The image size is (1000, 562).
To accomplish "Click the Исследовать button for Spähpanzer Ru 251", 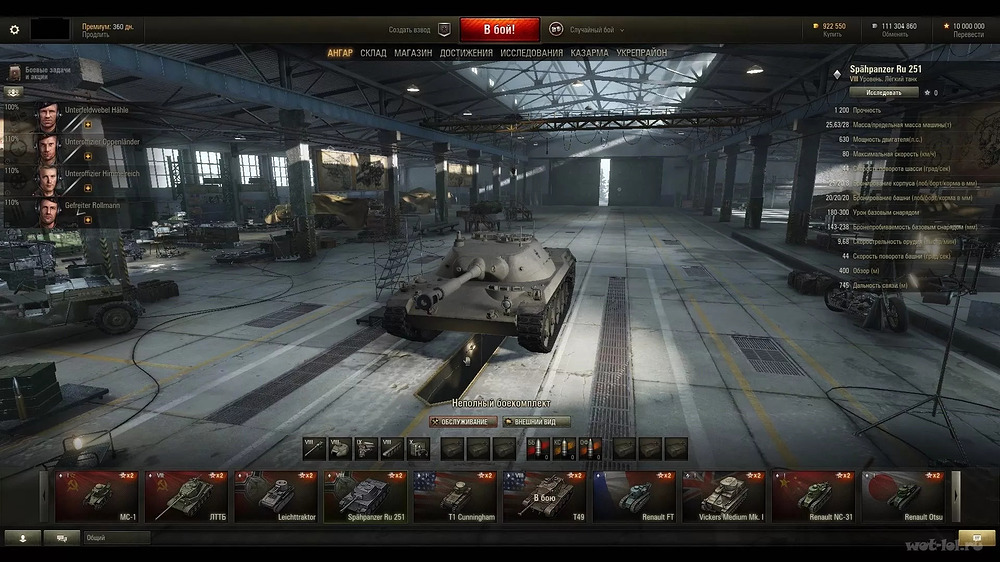I will click(883, 92).
